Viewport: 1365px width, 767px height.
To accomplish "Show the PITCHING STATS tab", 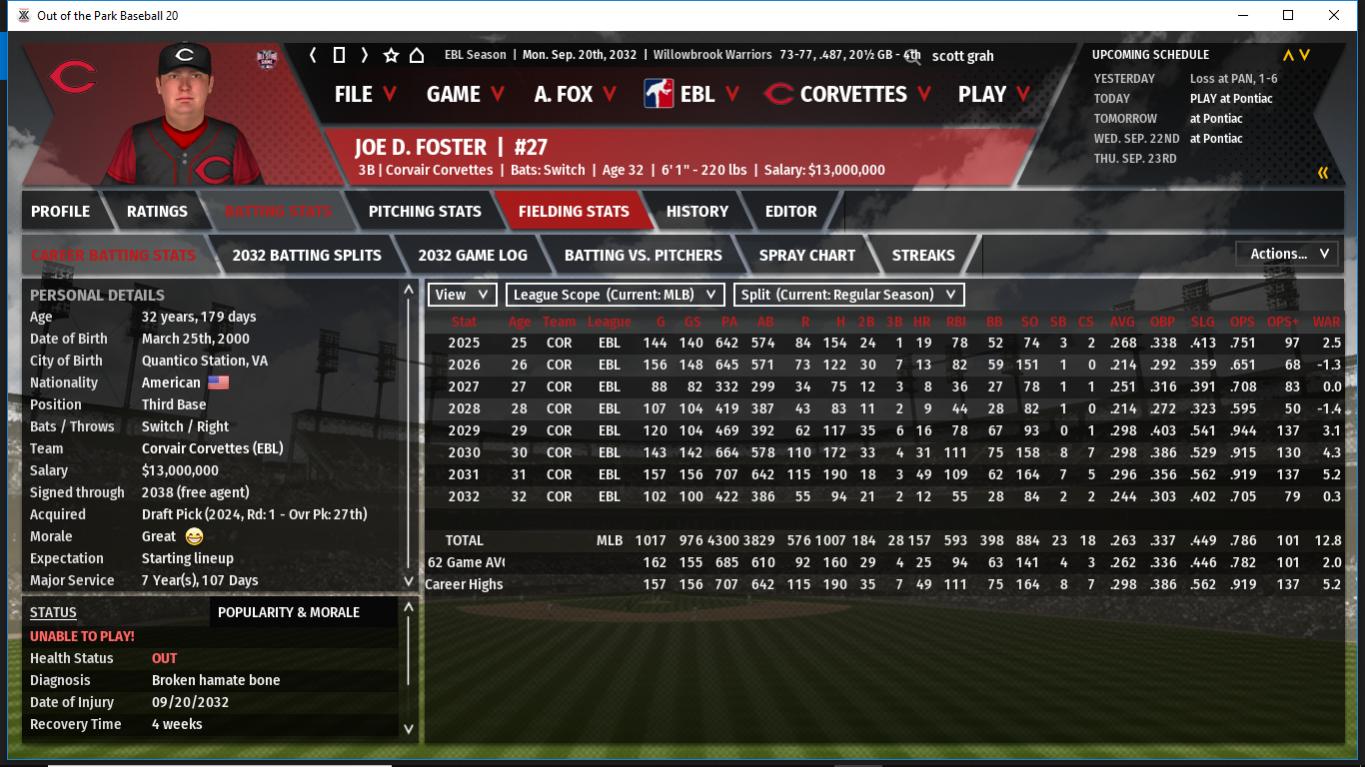I will pyautogui.click(x=425, y=211).
